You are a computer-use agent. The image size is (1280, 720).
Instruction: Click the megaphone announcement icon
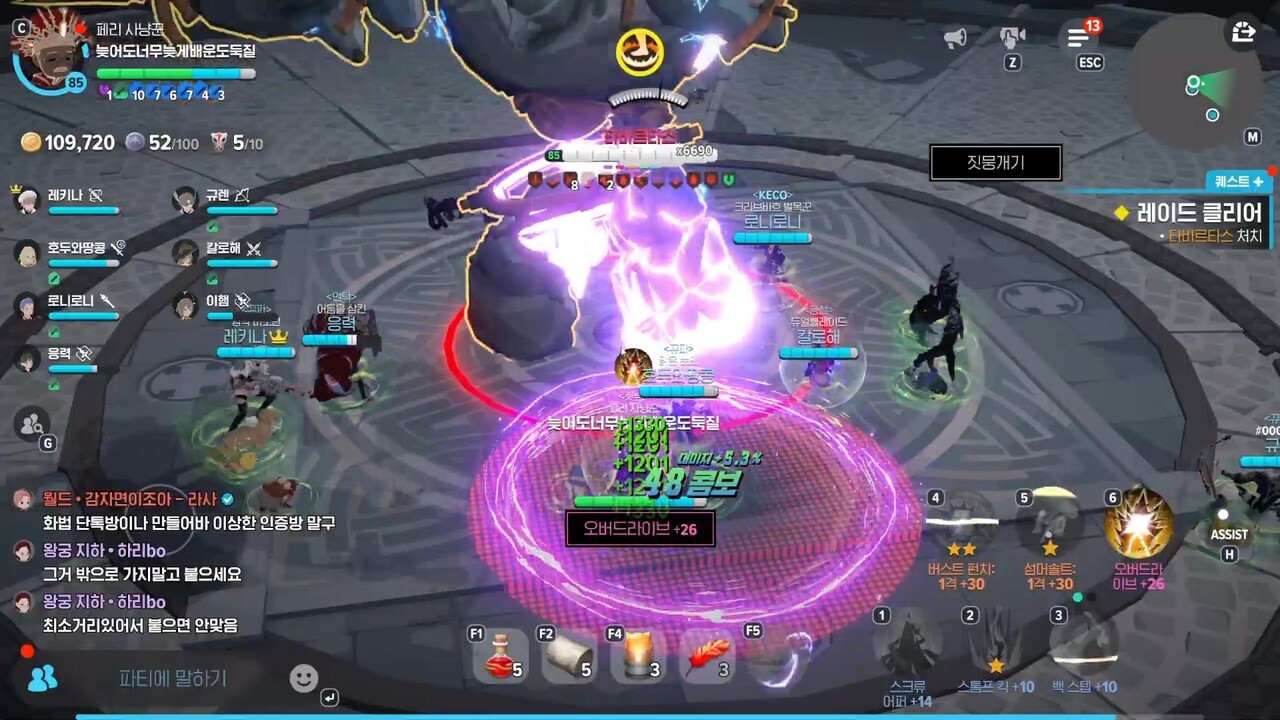[x=955, y=38]
